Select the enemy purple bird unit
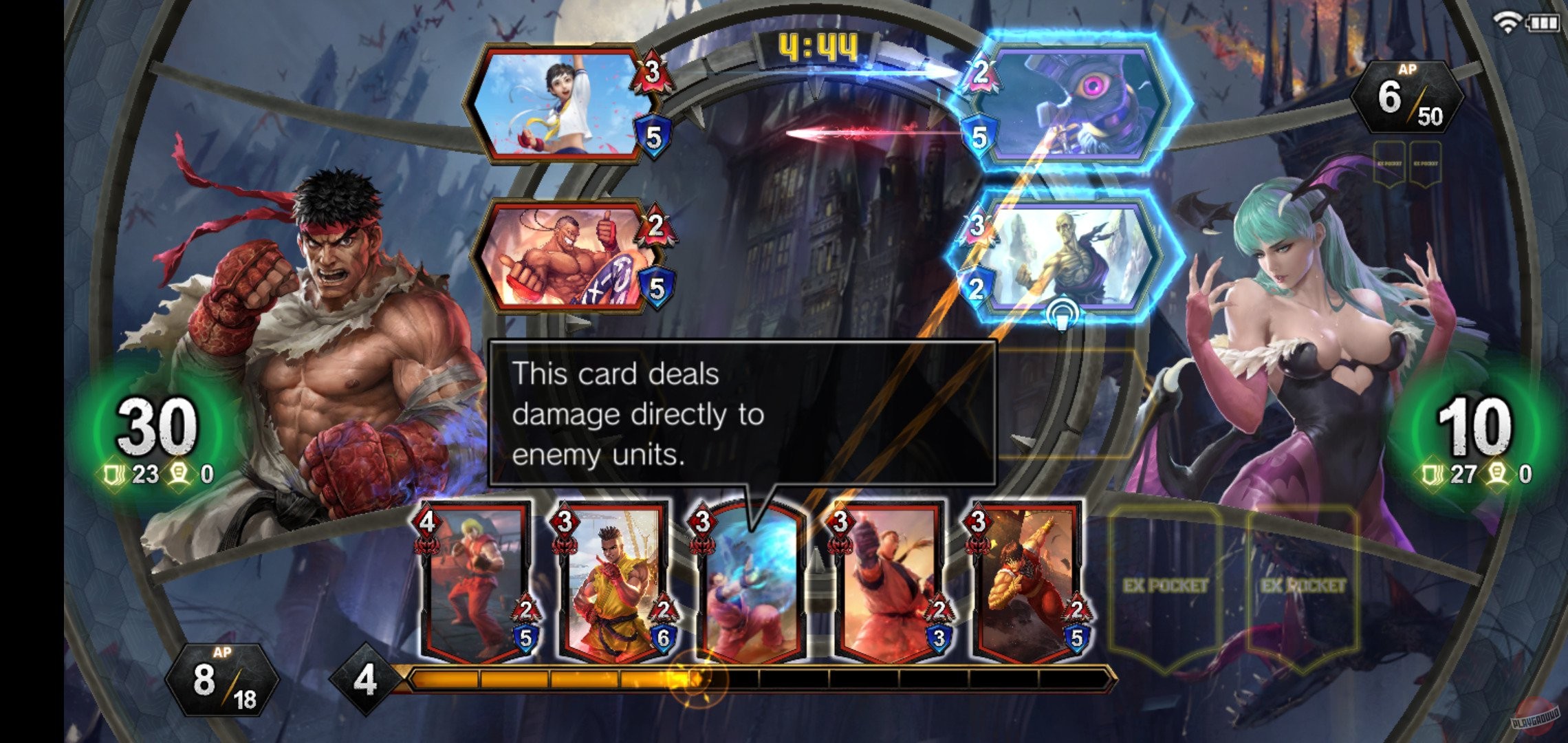This screenshot has width=1568, height=743. click(1080, 103)
